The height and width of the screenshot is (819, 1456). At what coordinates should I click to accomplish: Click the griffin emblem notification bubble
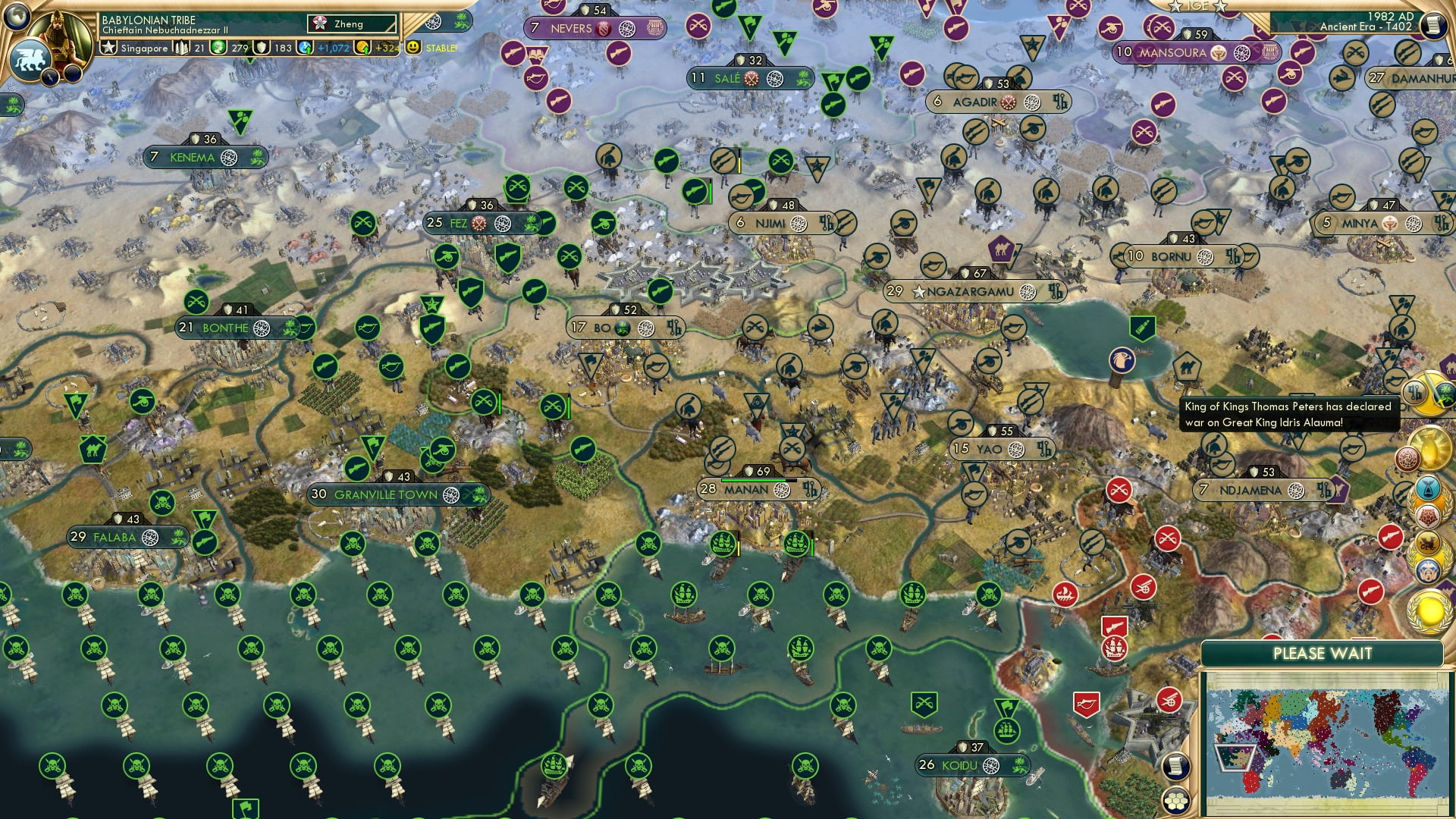1427,542
